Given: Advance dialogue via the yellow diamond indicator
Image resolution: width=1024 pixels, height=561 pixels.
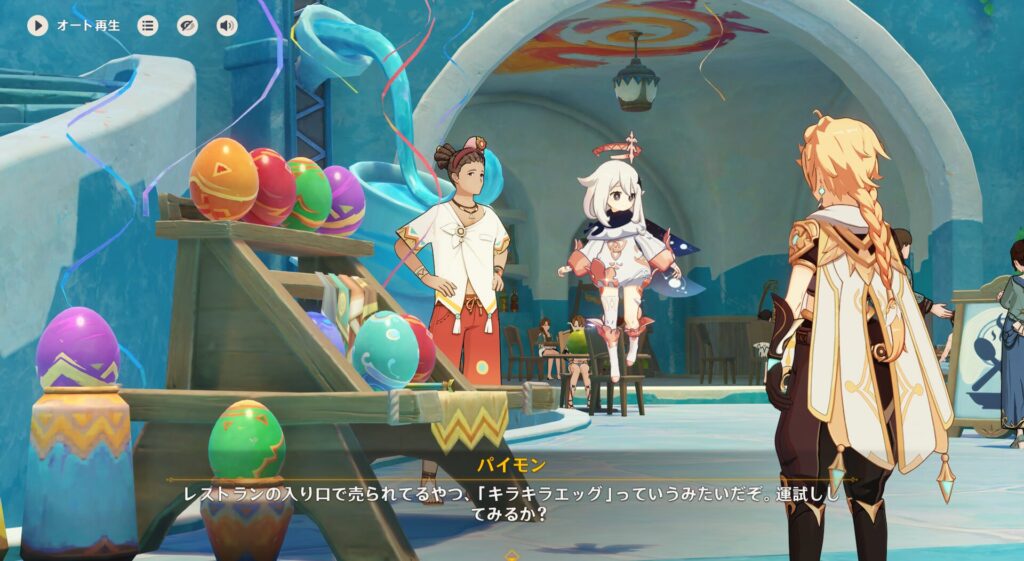Looking at the screenshot, I should [512, 554].
